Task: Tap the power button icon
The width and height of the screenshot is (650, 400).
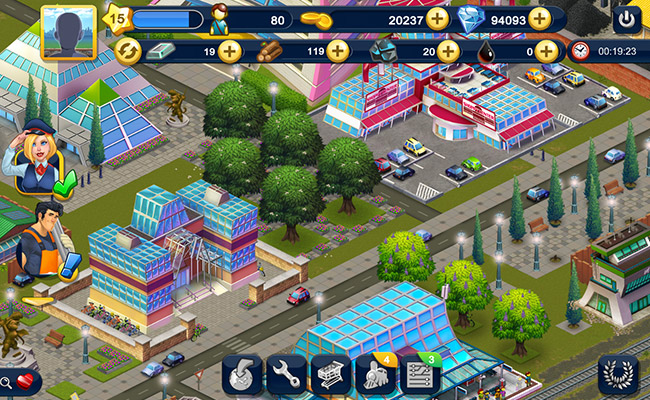Action: pyautogui.click(x=627, y=19)
